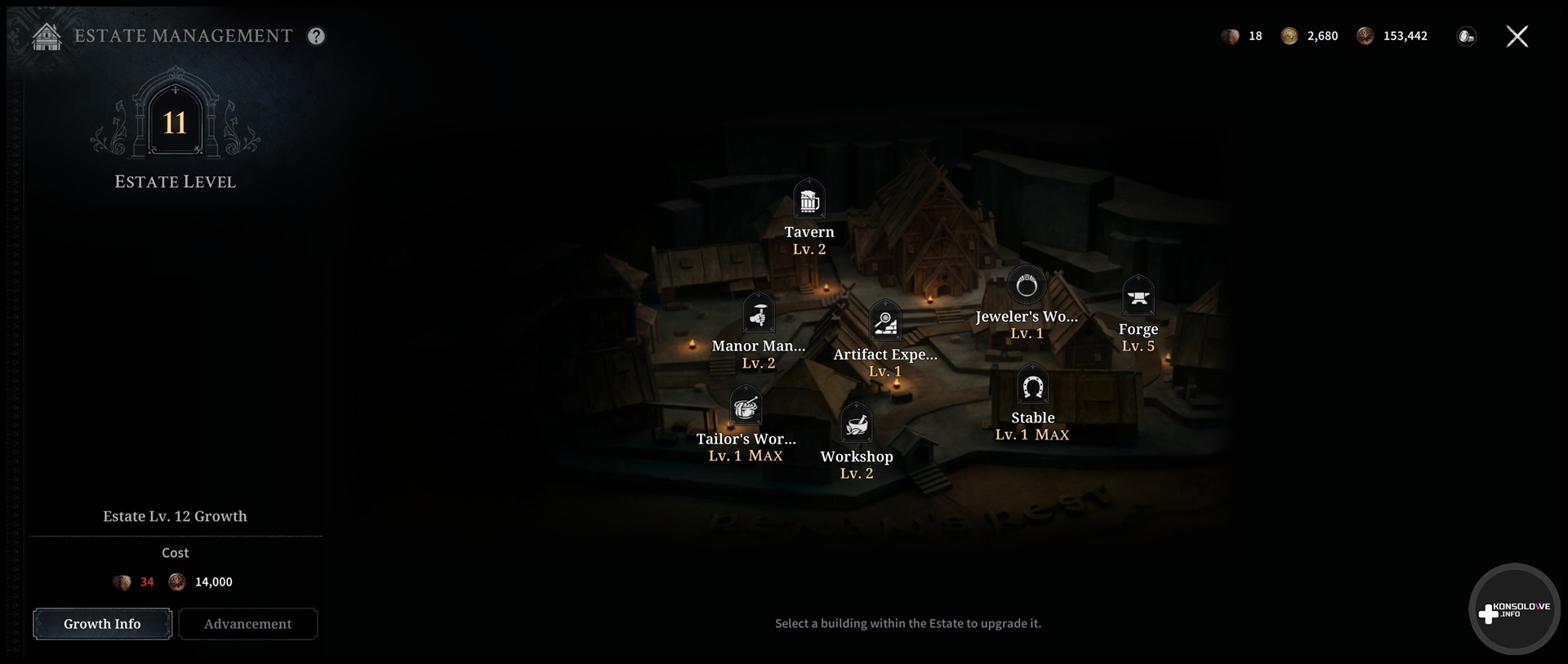Close the Estate Management screen
Screen dimensions: 1568x664
coord(1517,36)
